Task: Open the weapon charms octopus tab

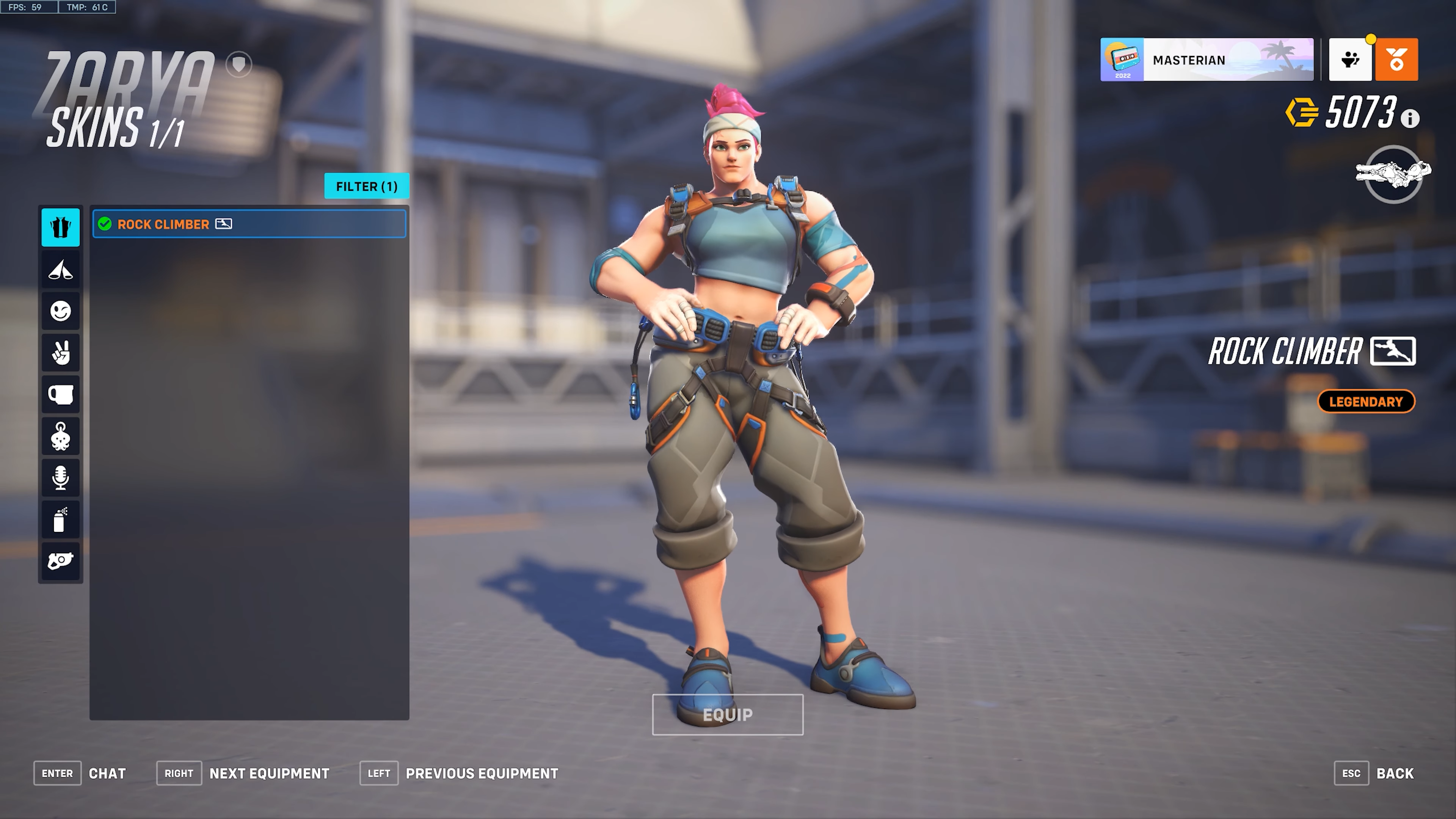Action: click(x=61, y=436)
